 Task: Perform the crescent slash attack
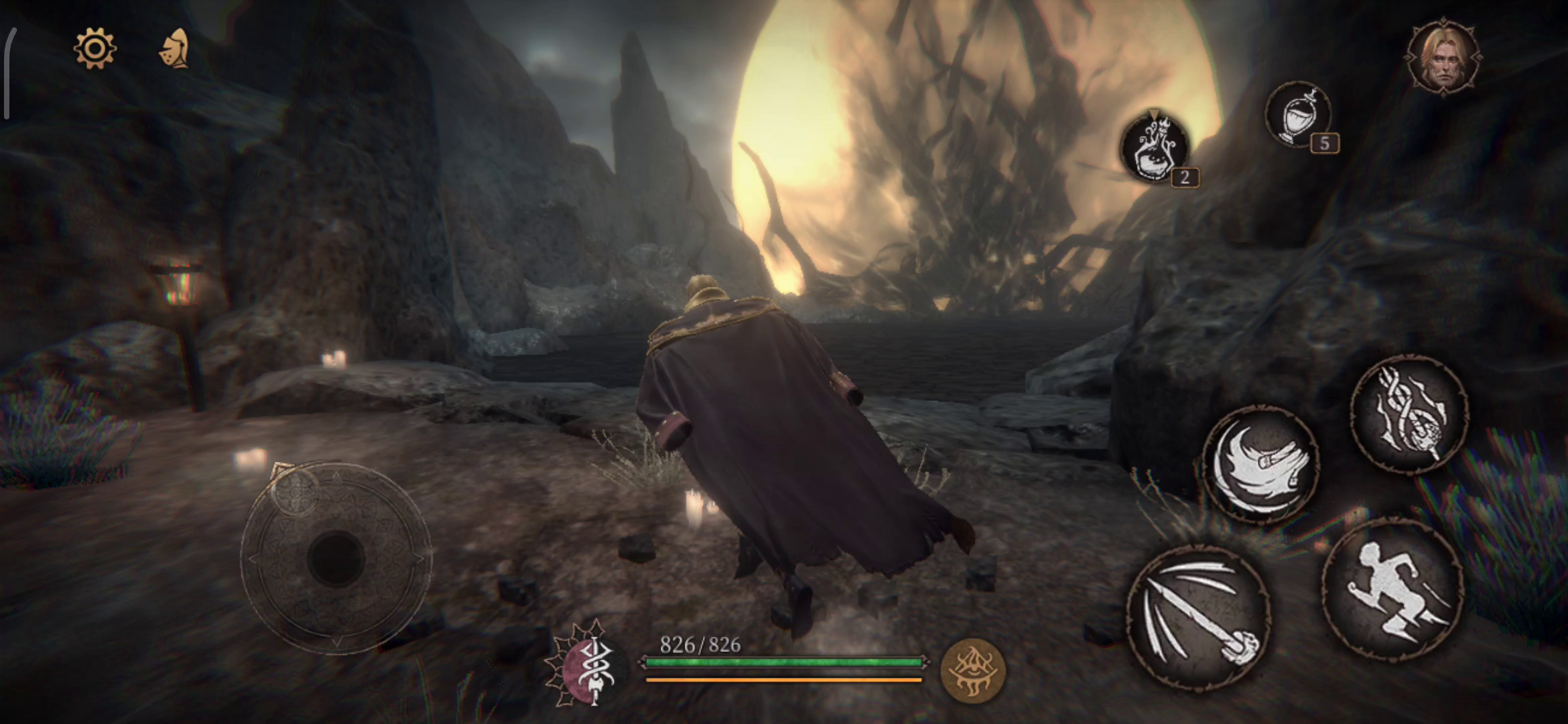coord(1260,464)
